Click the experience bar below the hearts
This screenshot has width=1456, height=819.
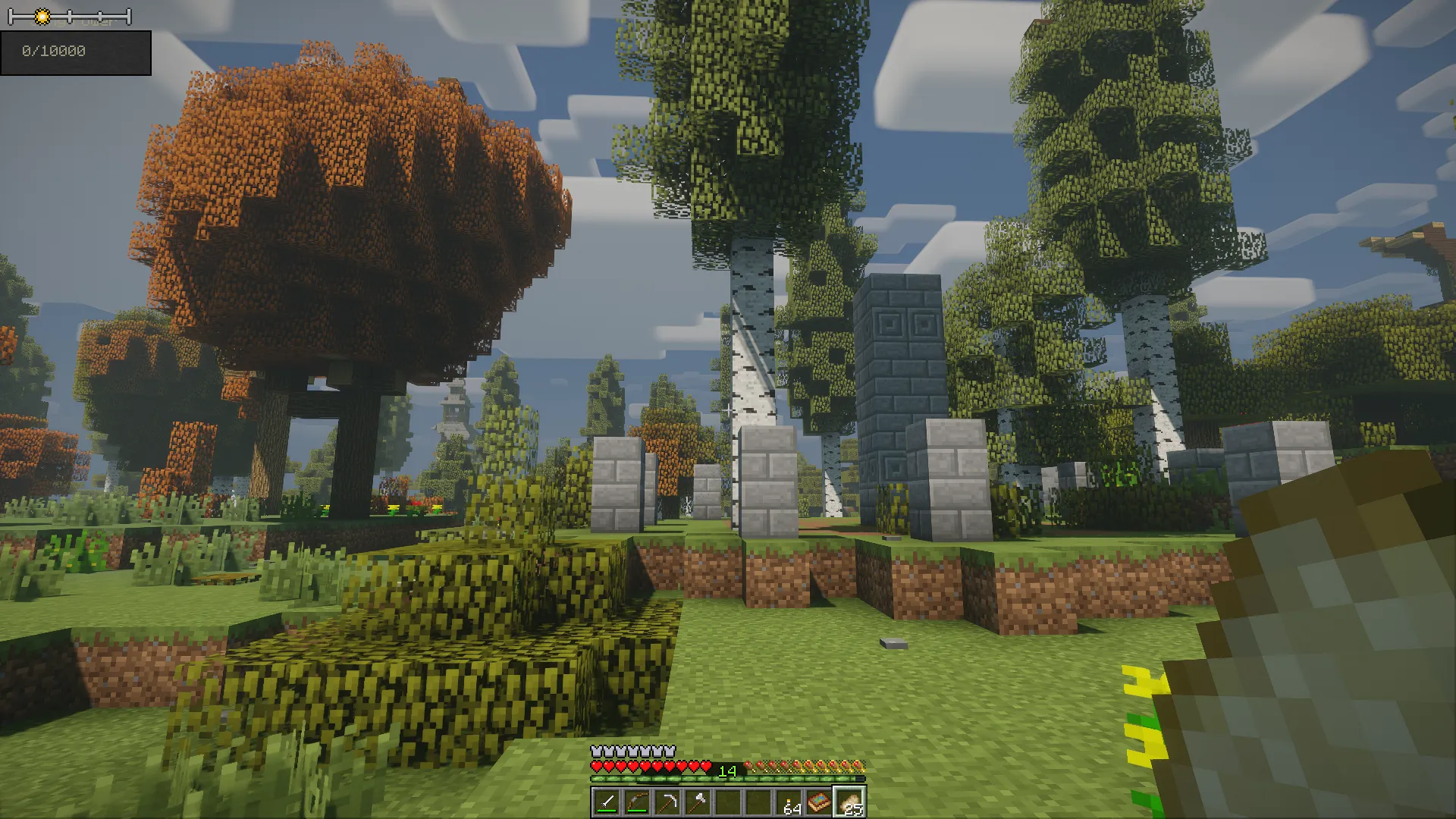(682, 778)
